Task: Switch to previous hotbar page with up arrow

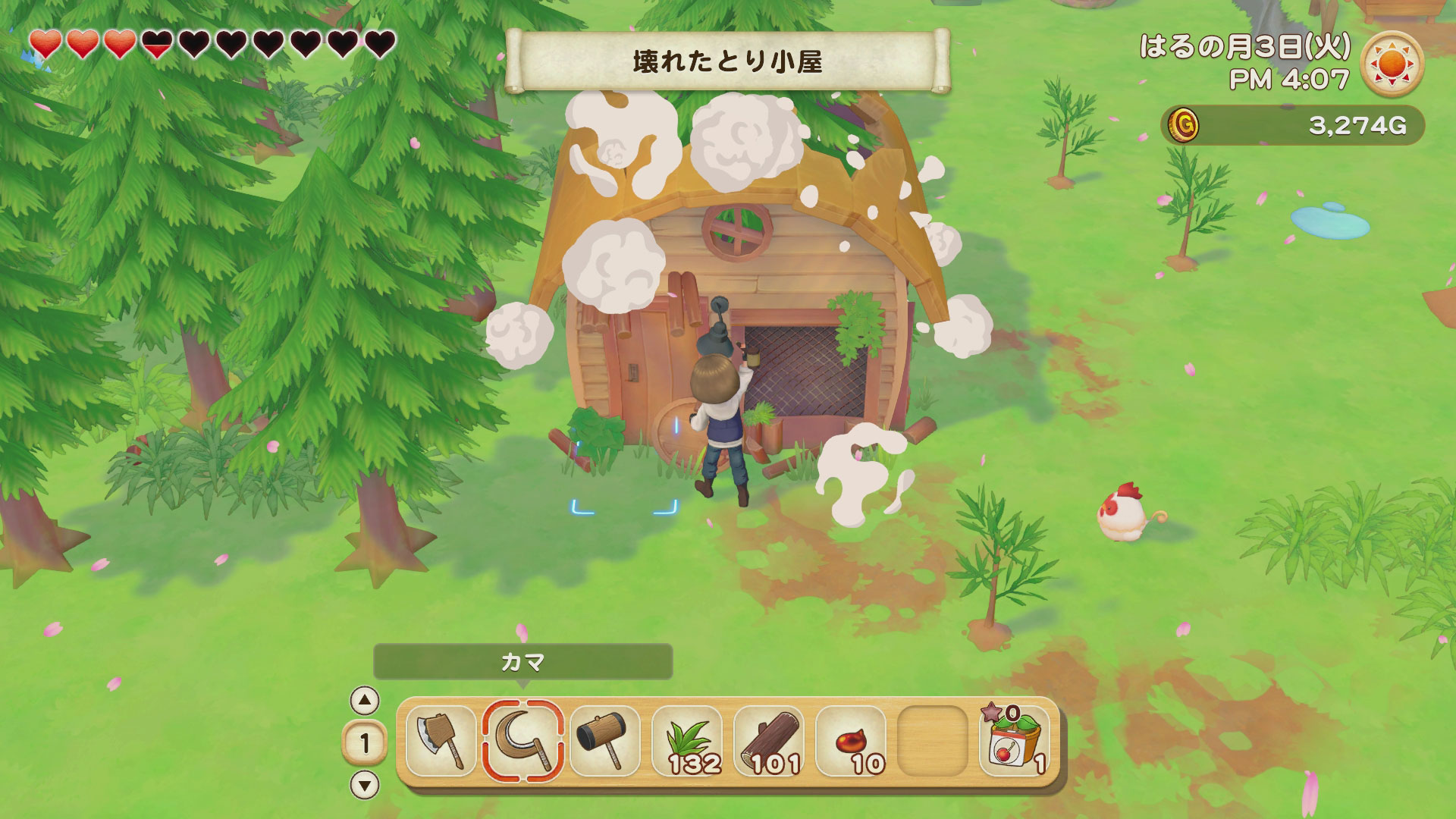Action: [x=365, y=701]
